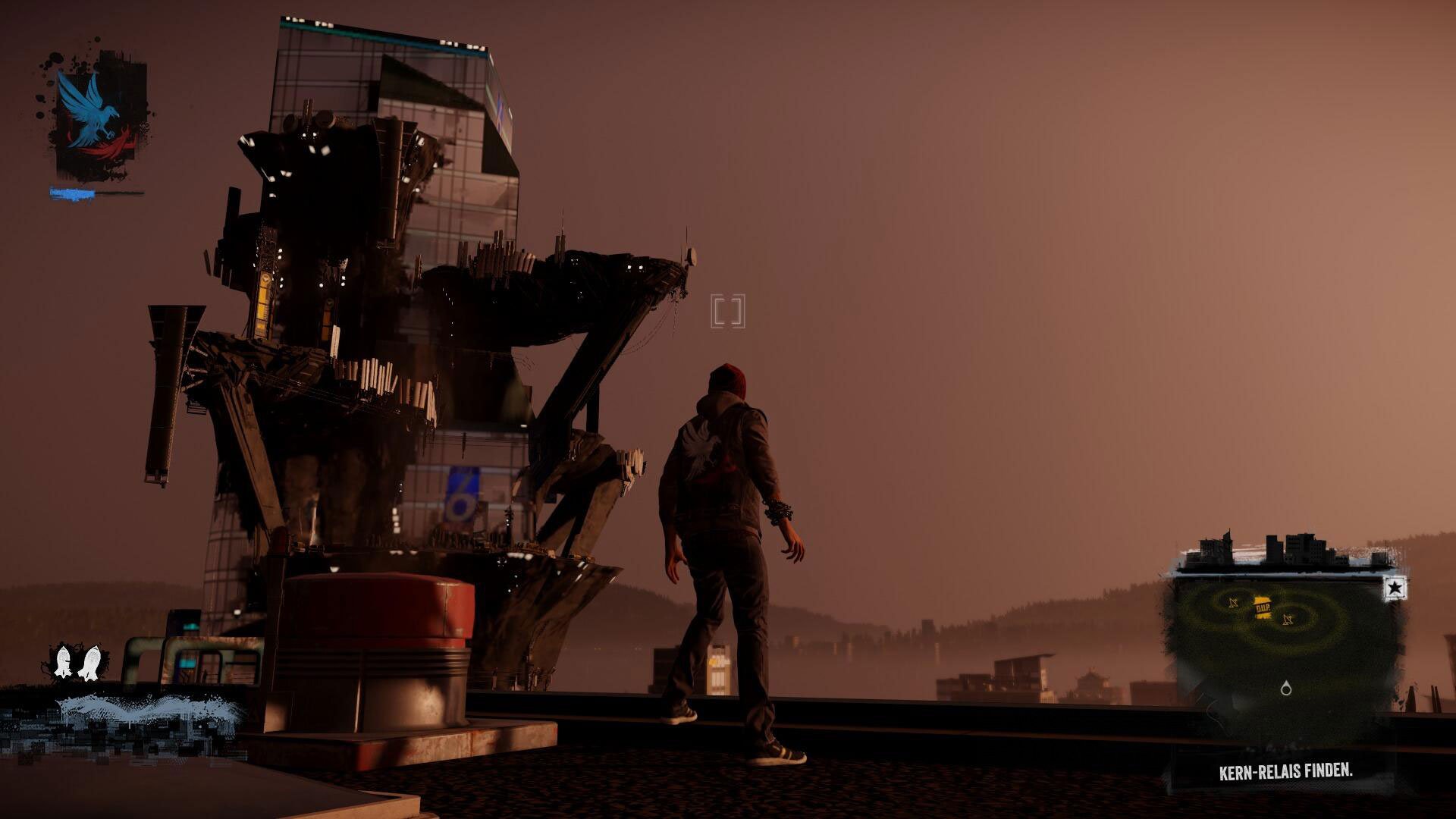Click the right satellite dish icon on minimap
1456x819 pixels.
[1286, 620]
